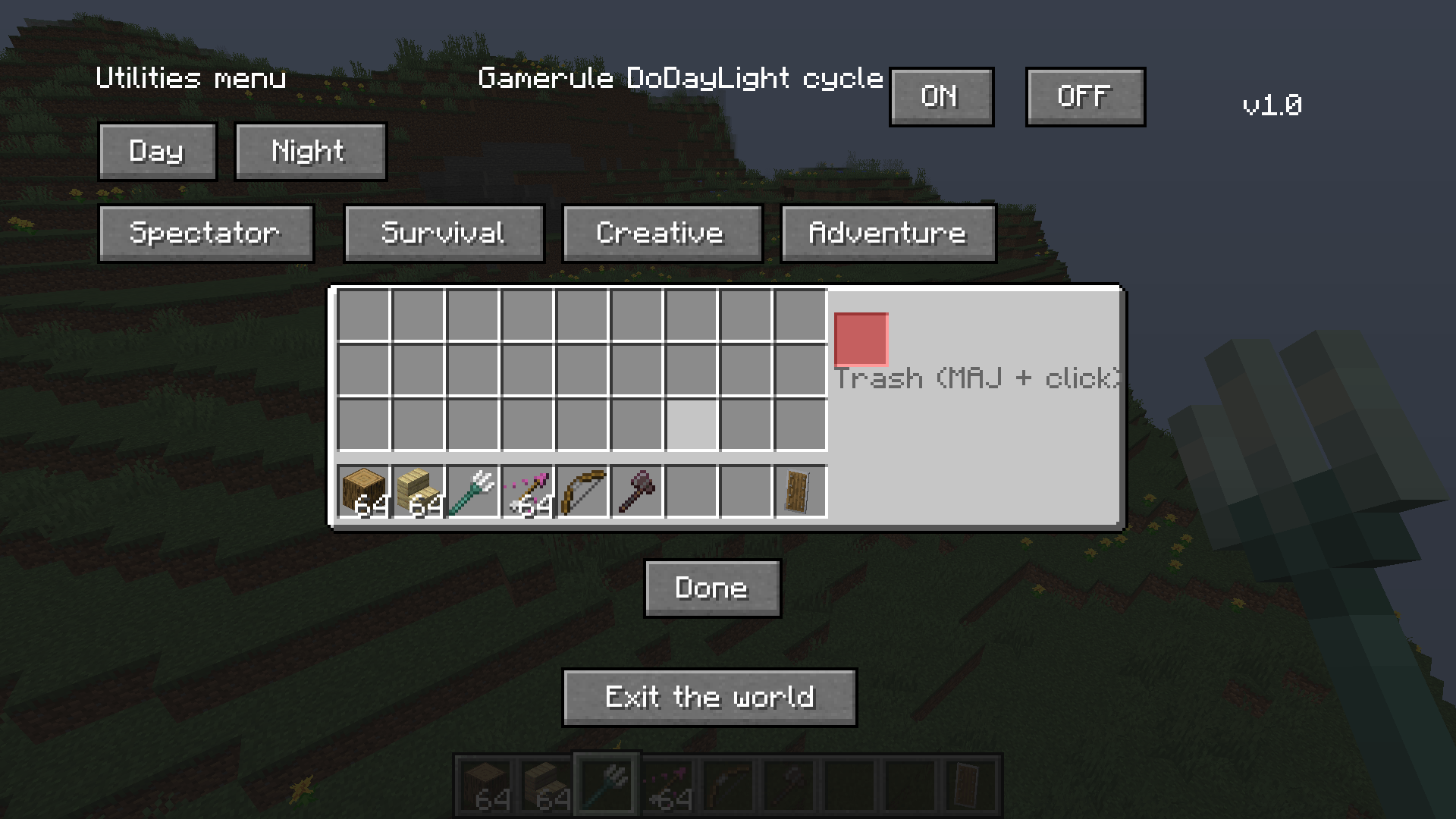Click Exit the world
Screen dimensions: 1456x819
(x=710, y=696)
